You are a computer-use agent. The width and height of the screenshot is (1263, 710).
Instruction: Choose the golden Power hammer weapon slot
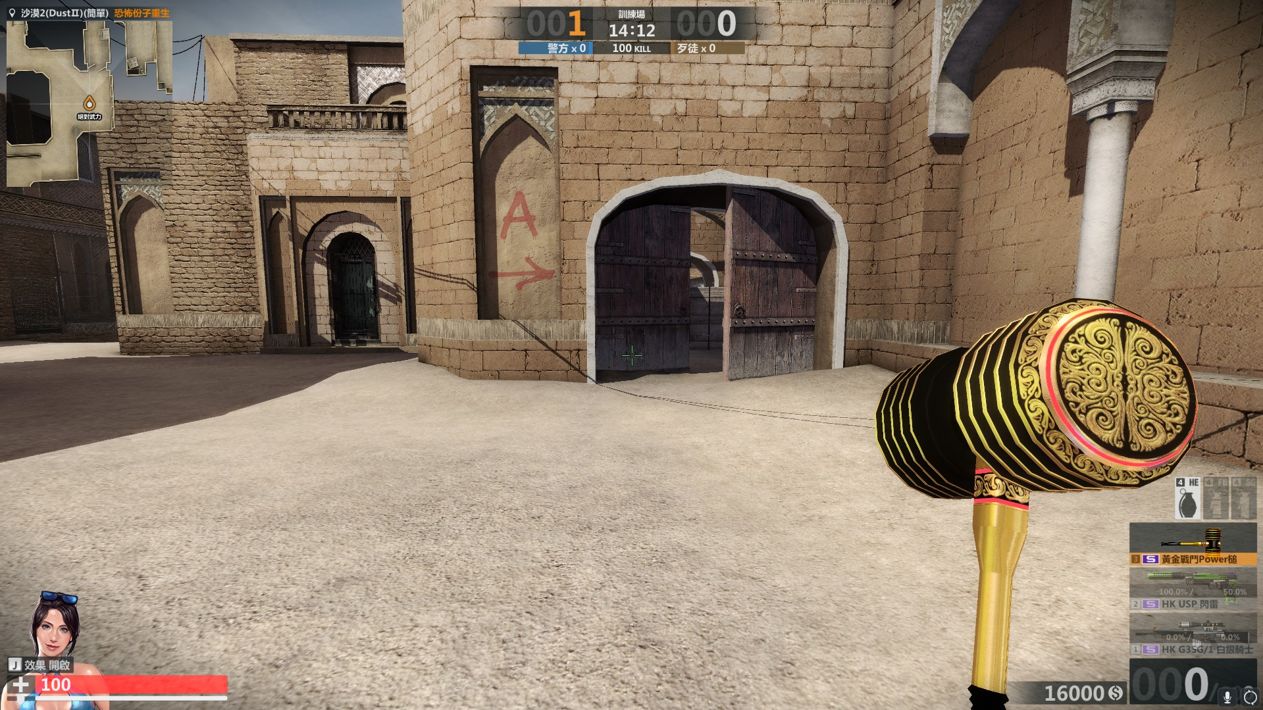(1193, 544)
